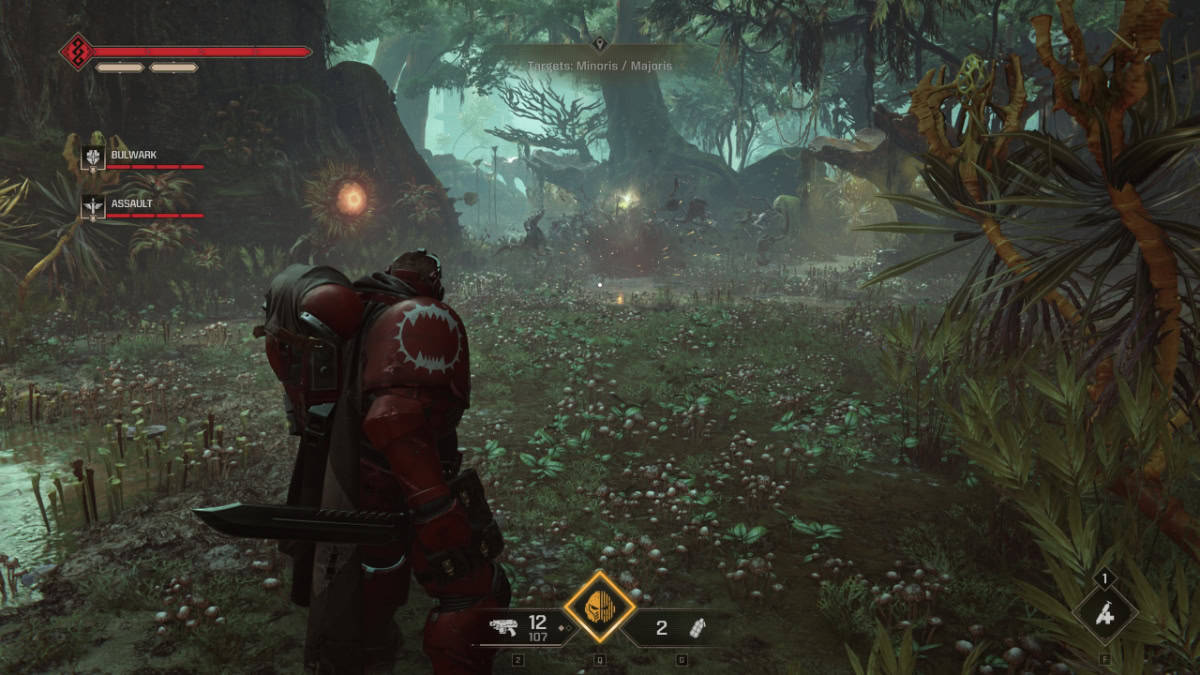Select the Assault teammate portrait
This screenshot has height=675, width=1200.
tap(93, 207)
